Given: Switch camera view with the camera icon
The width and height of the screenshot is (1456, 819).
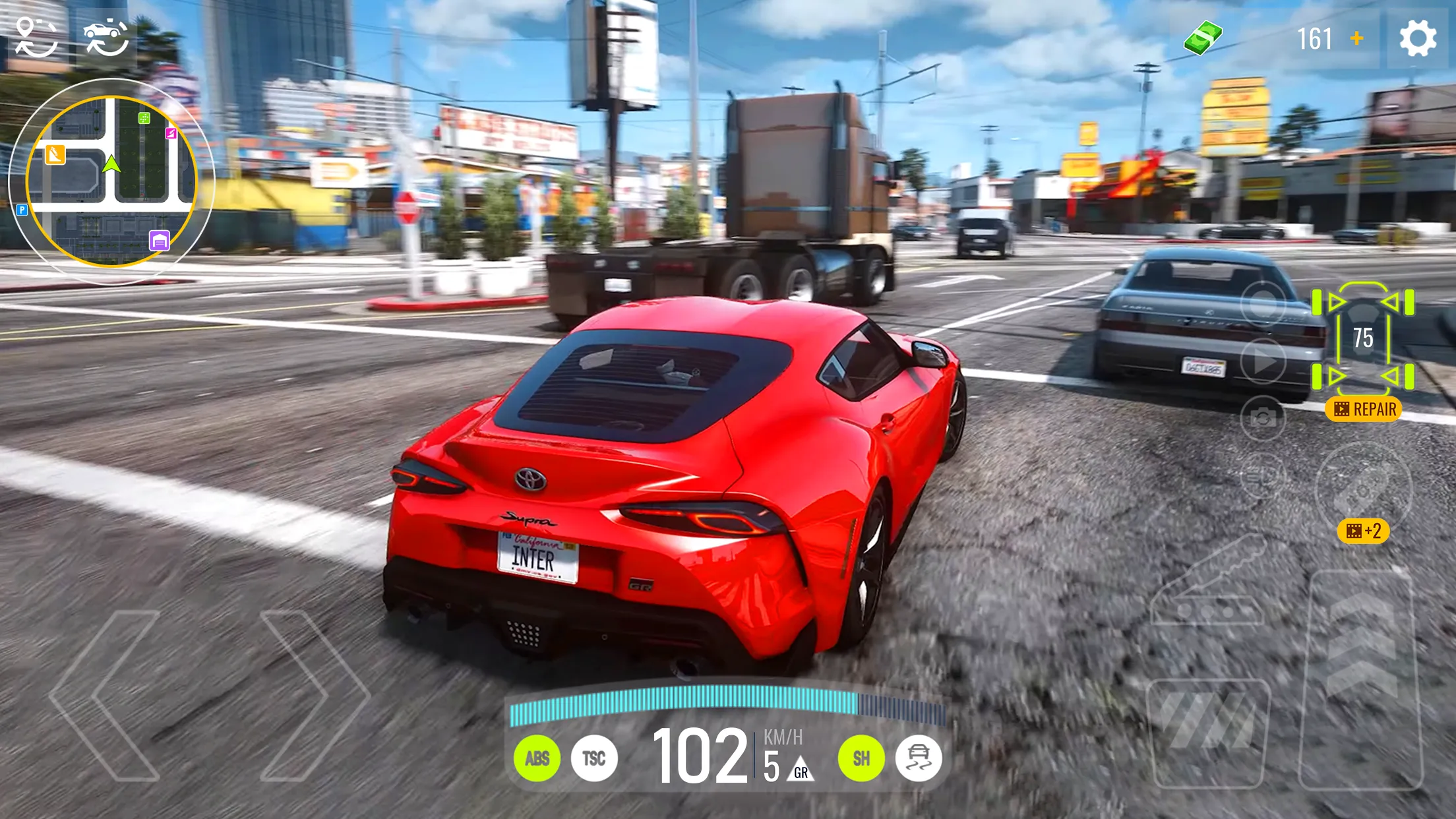Looking at the screenshot, I should click(x=1263, y=415).
